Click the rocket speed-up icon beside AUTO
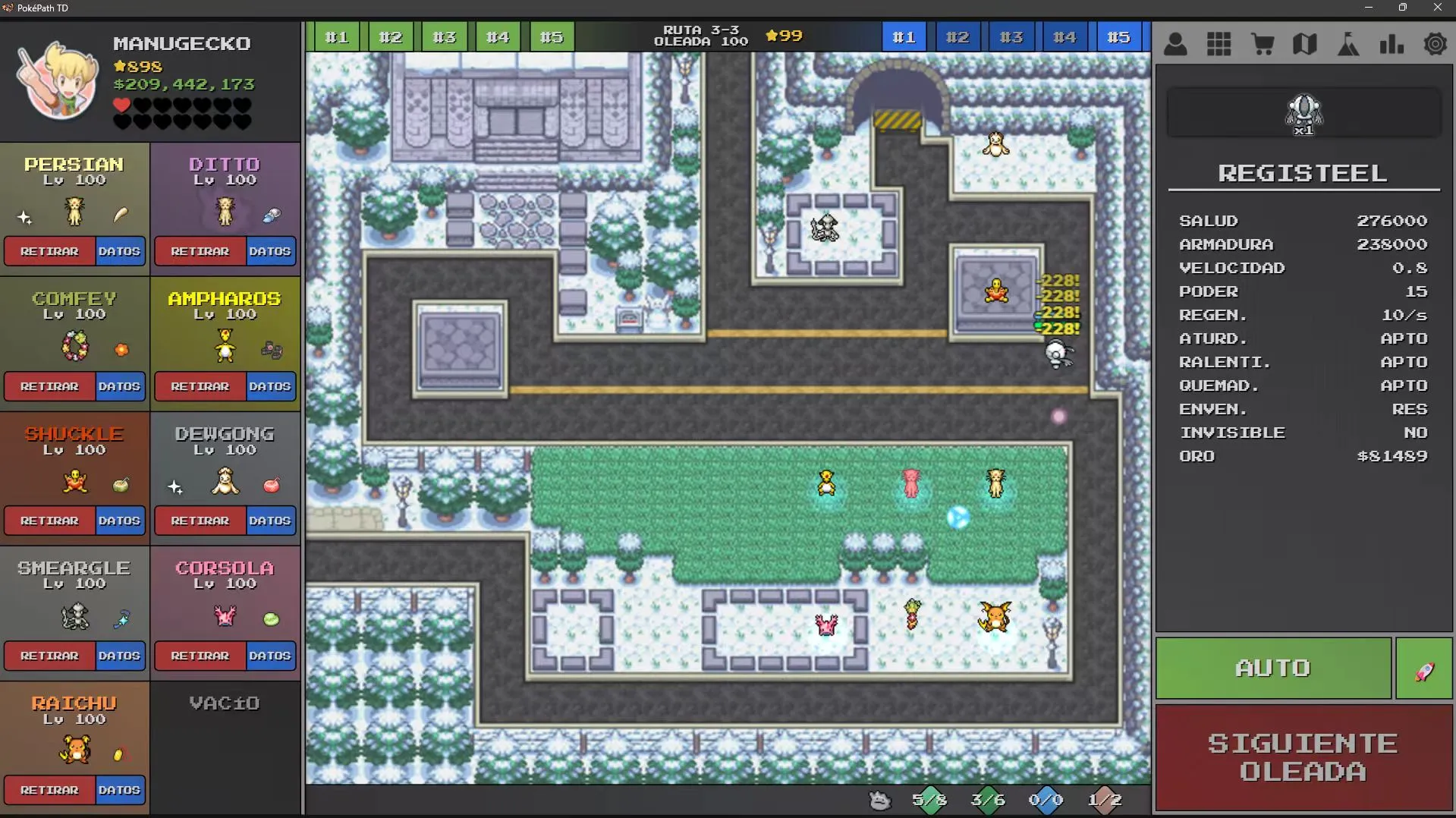 pyautogui.click(x=1424, y=668)
